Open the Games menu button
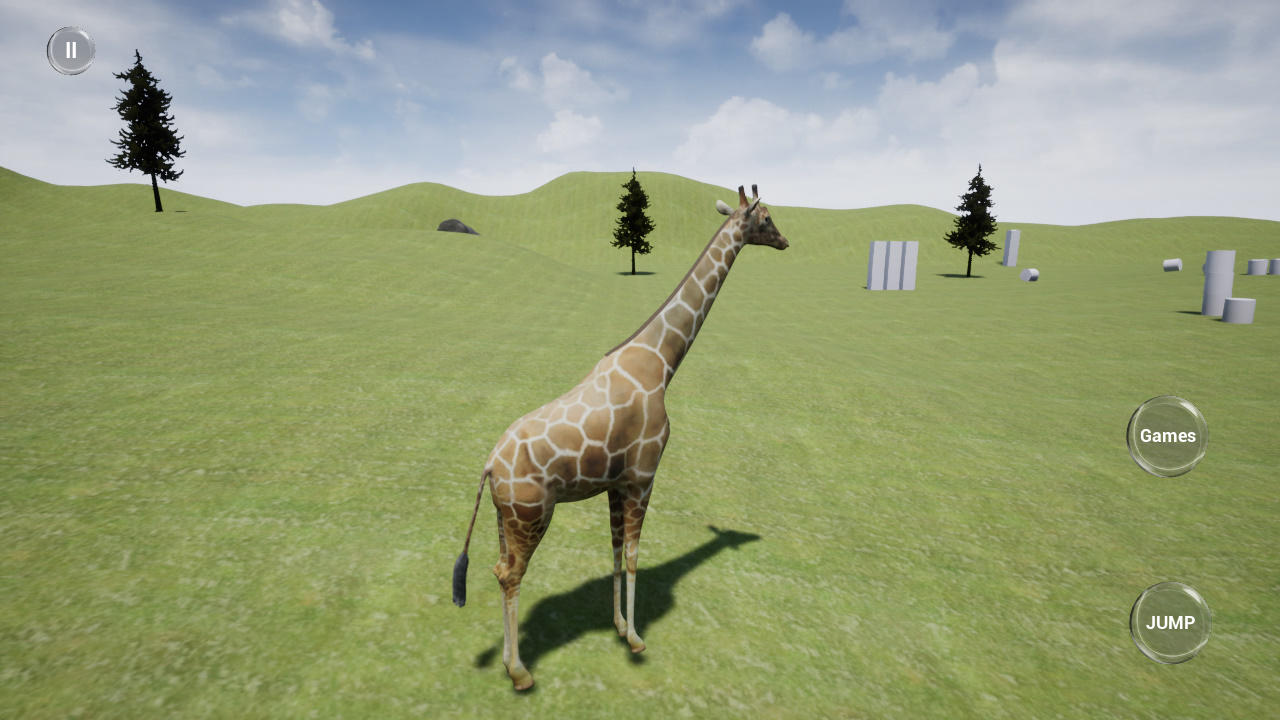 click(1167, 435)
